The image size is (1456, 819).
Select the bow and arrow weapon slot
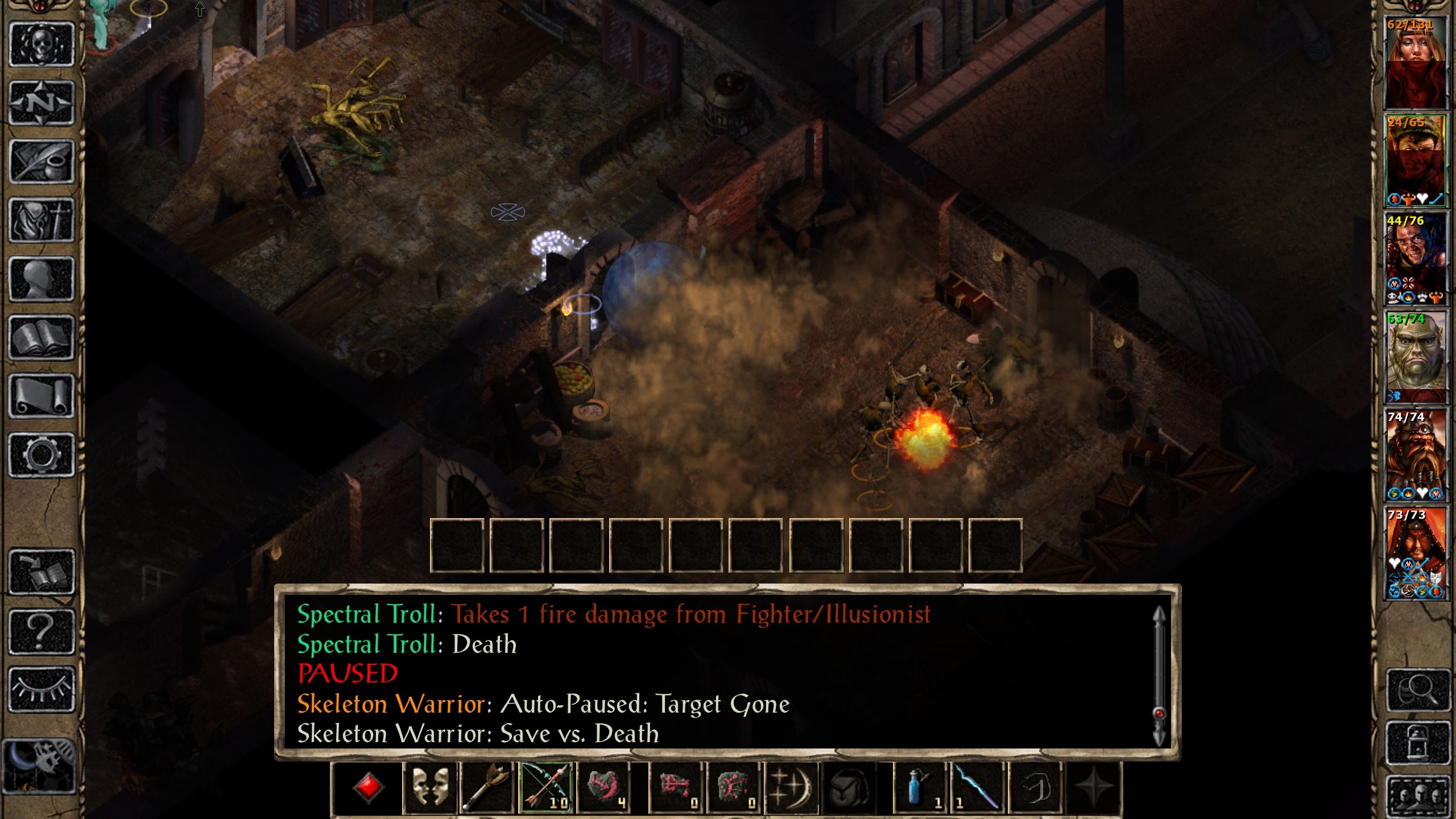click(546, 788)
